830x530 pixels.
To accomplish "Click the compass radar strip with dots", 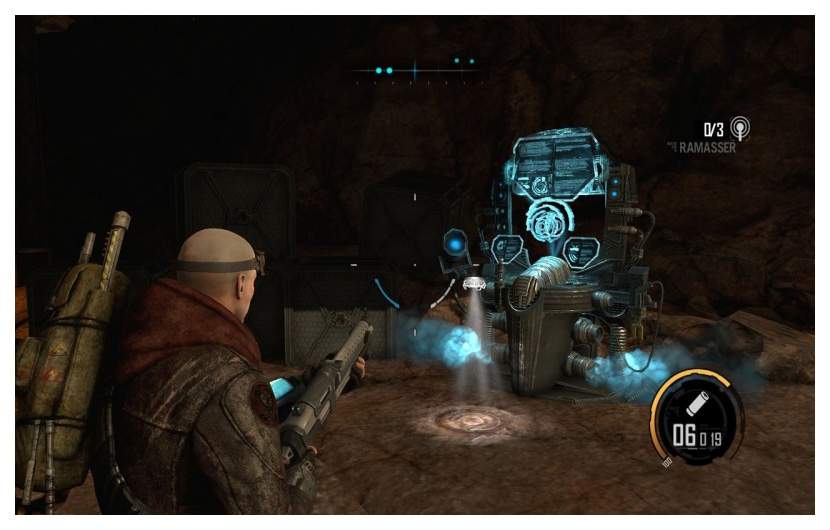I will tap(415, 70).
